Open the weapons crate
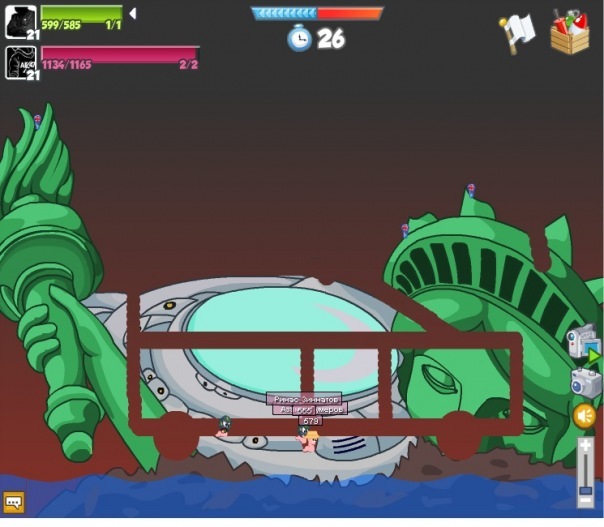 click(569, 32)
